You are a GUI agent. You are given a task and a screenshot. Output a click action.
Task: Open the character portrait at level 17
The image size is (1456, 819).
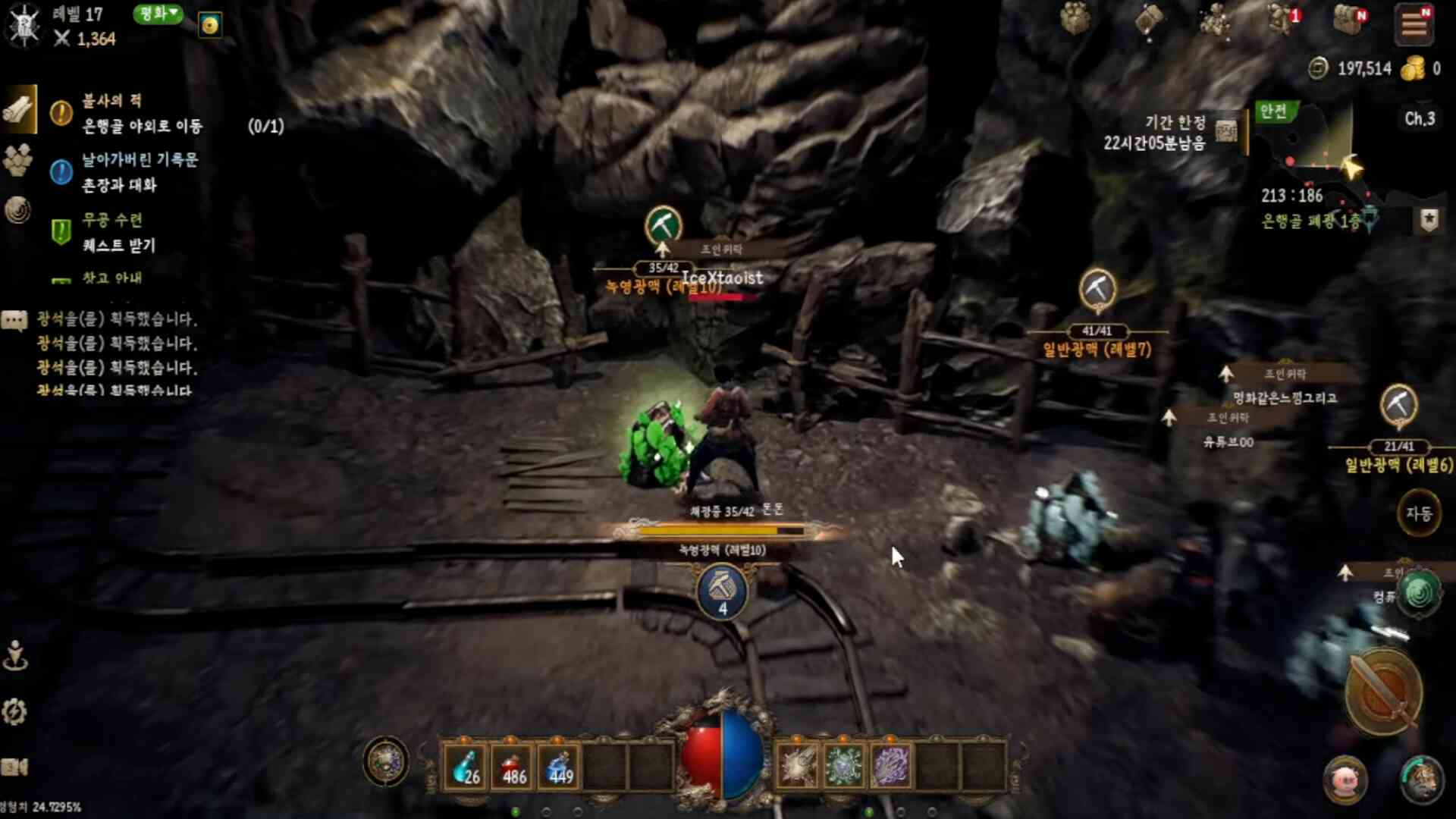pos(24,24)
